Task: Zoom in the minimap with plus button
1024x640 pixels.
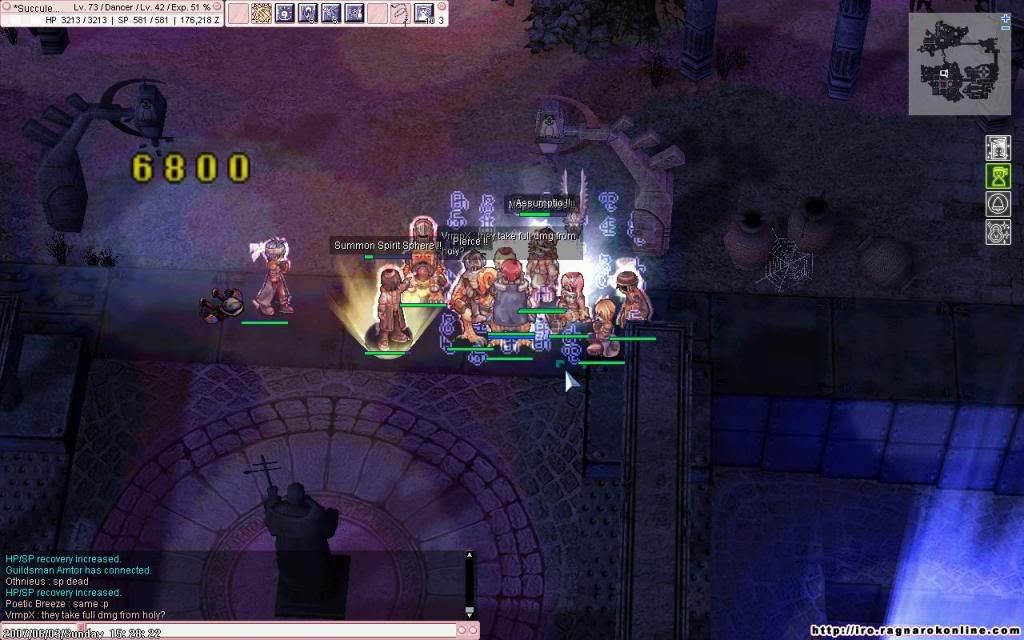Action: tap(1005, 19)
